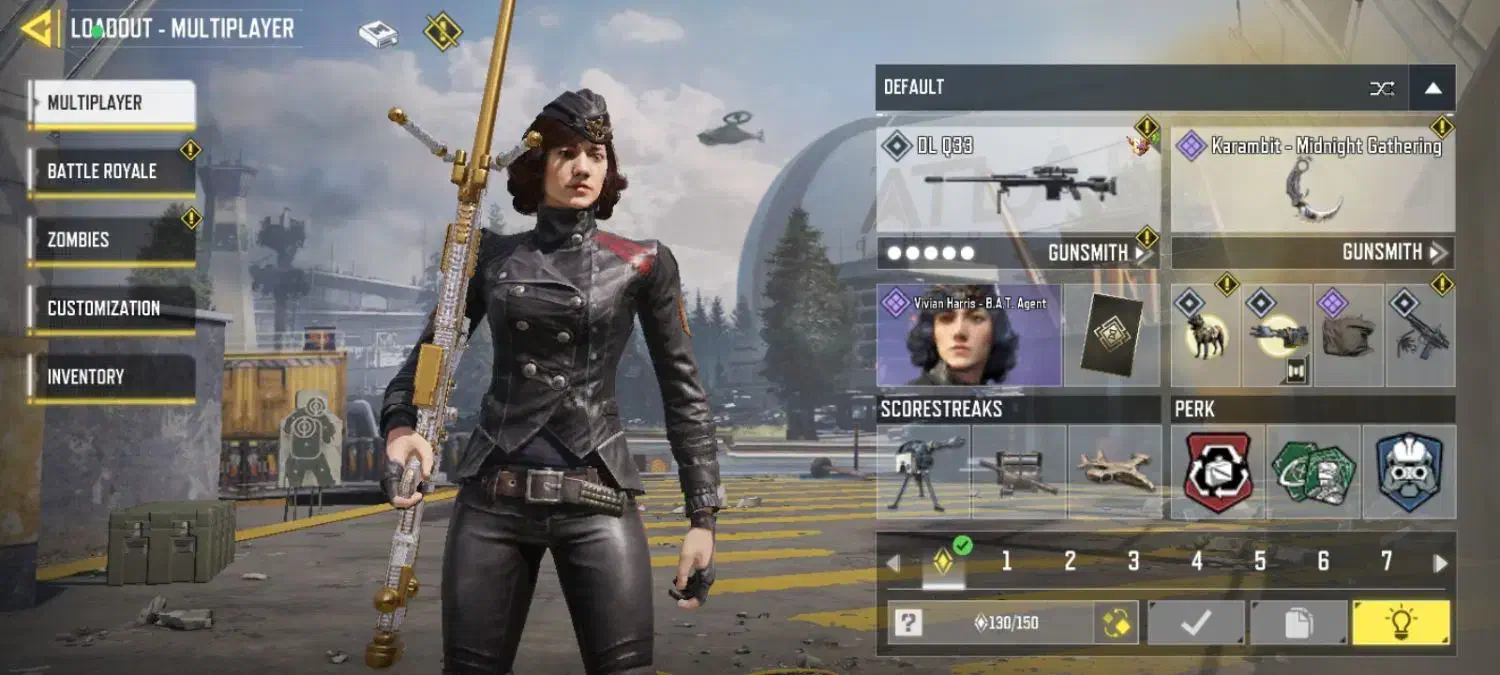The image size is (1500, 675).
Task: Choose the Karambit Midnight Gathering slot
Action: (1313, 180)
